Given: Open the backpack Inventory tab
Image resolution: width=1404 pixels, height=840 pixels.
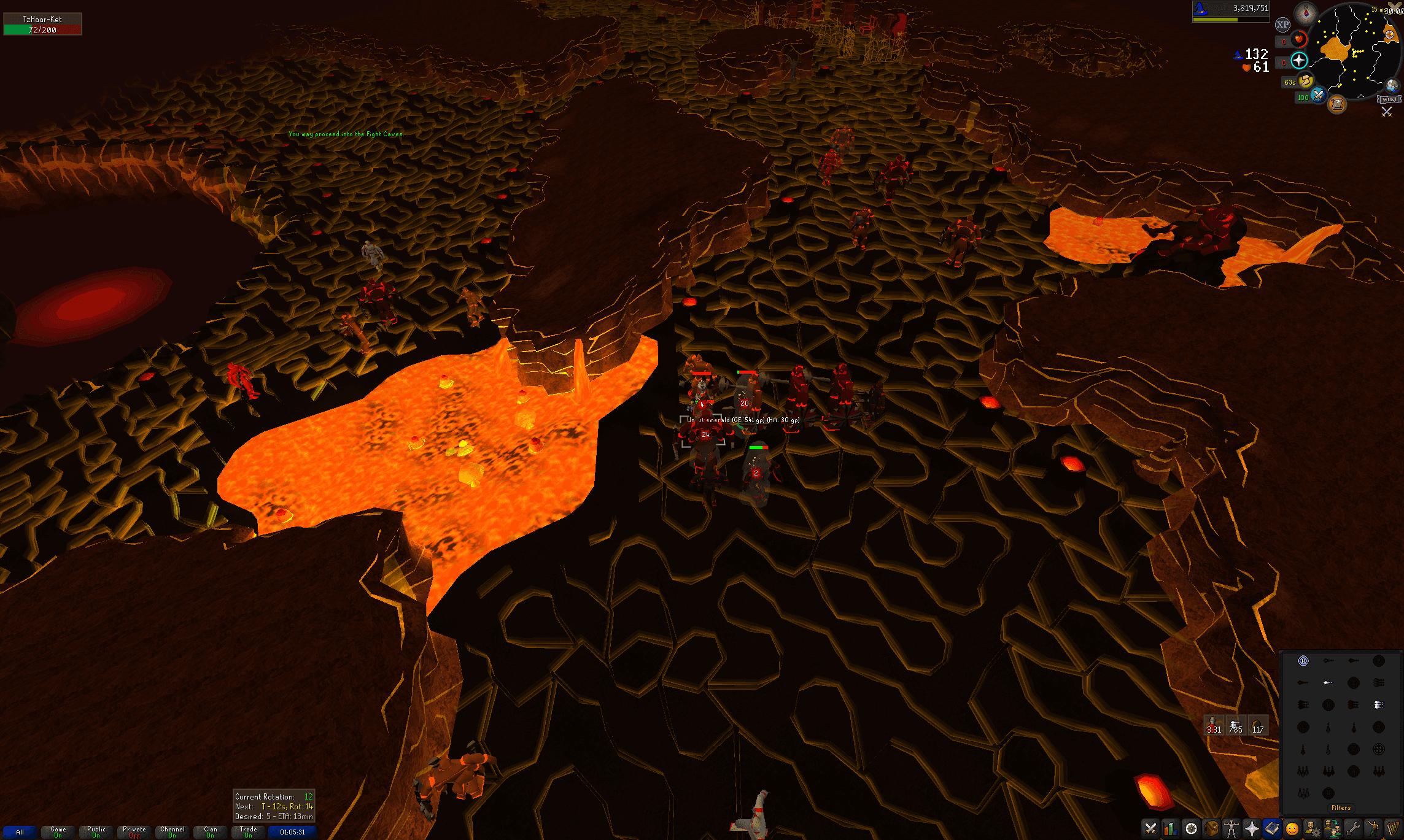Looking at the screenshot, I should coord(1211,829).
